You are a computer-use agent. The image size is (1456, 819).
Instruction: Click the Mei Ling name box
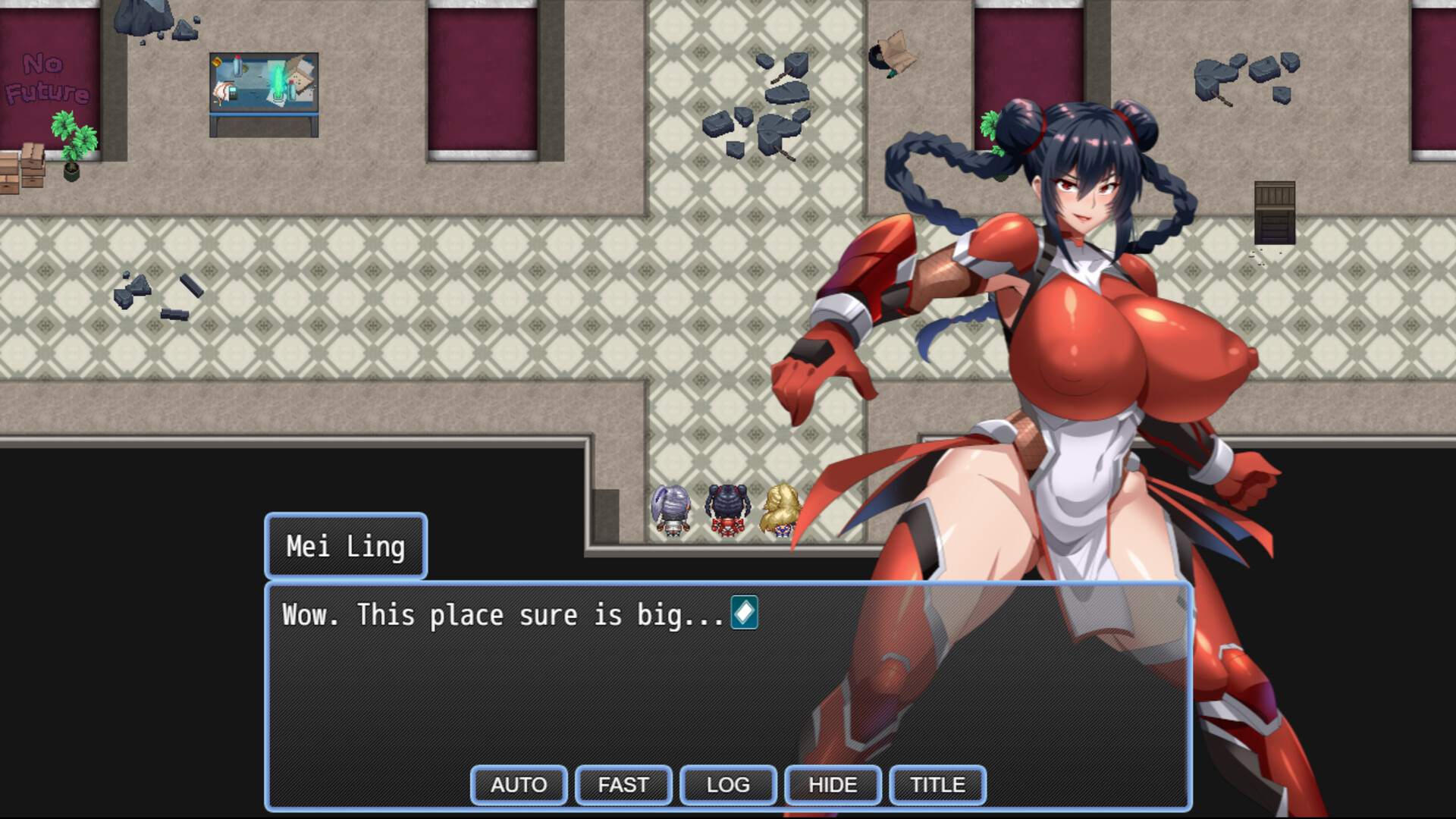coord(346,545)
